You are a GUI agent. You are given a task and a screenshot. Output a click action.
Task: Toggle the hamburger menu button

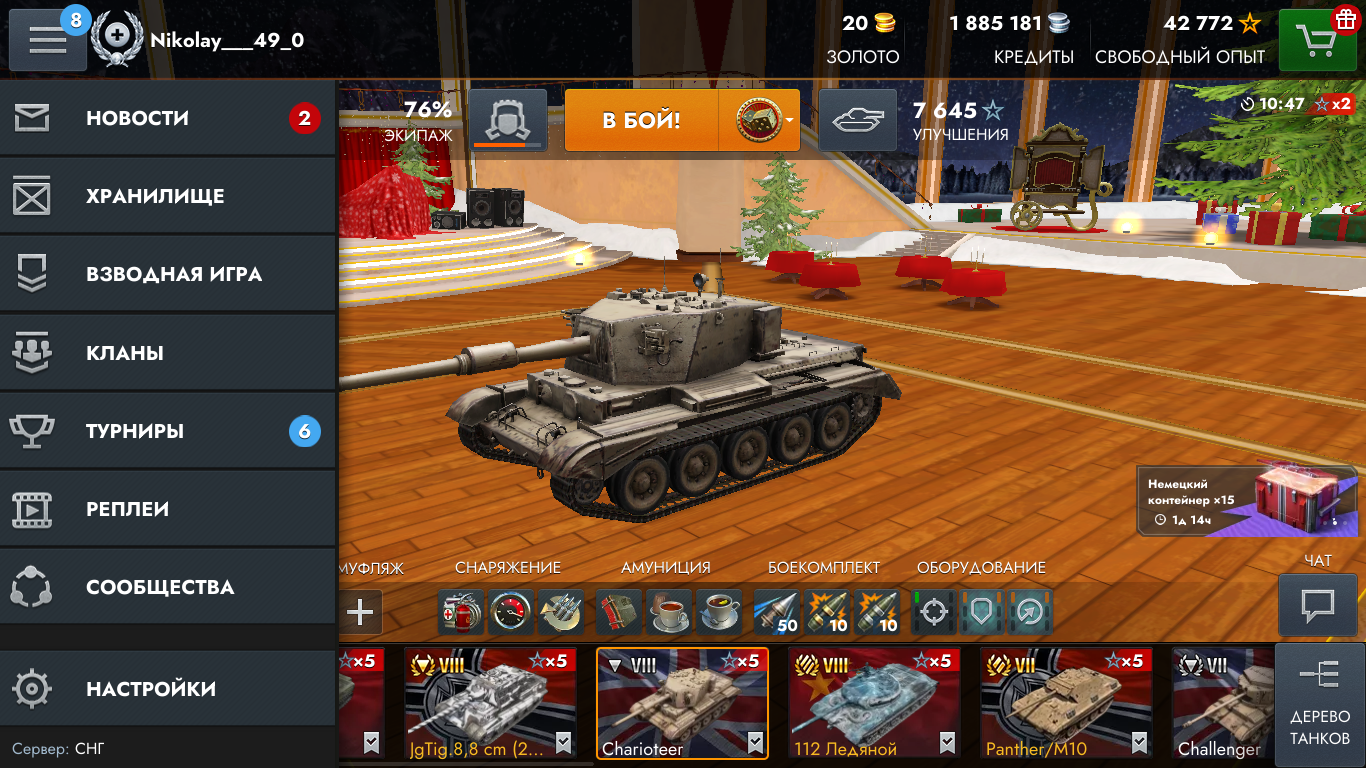point(47,39)
